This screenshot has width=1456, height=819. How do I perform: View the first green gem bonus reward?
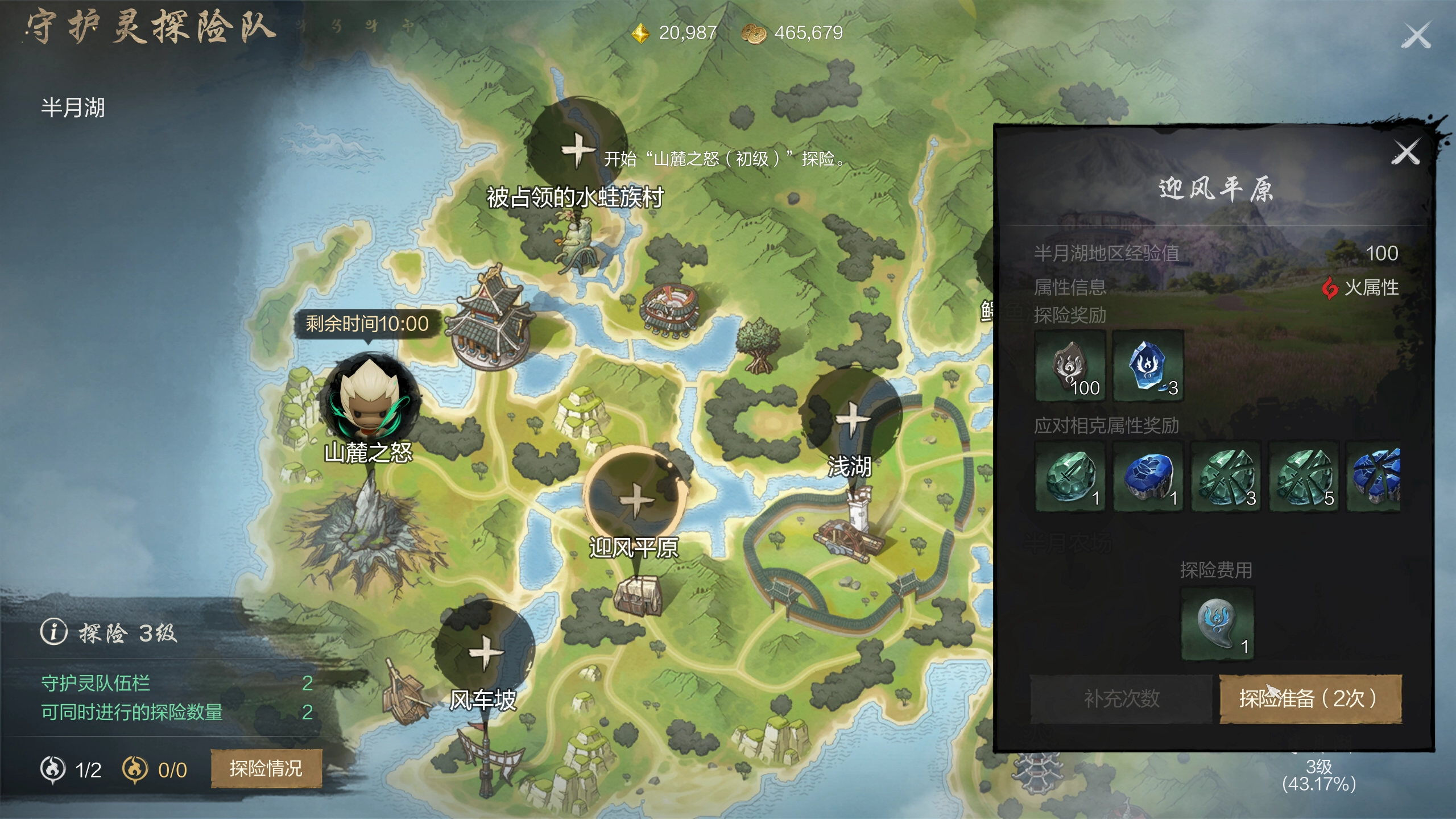[x=1070, y=477]
